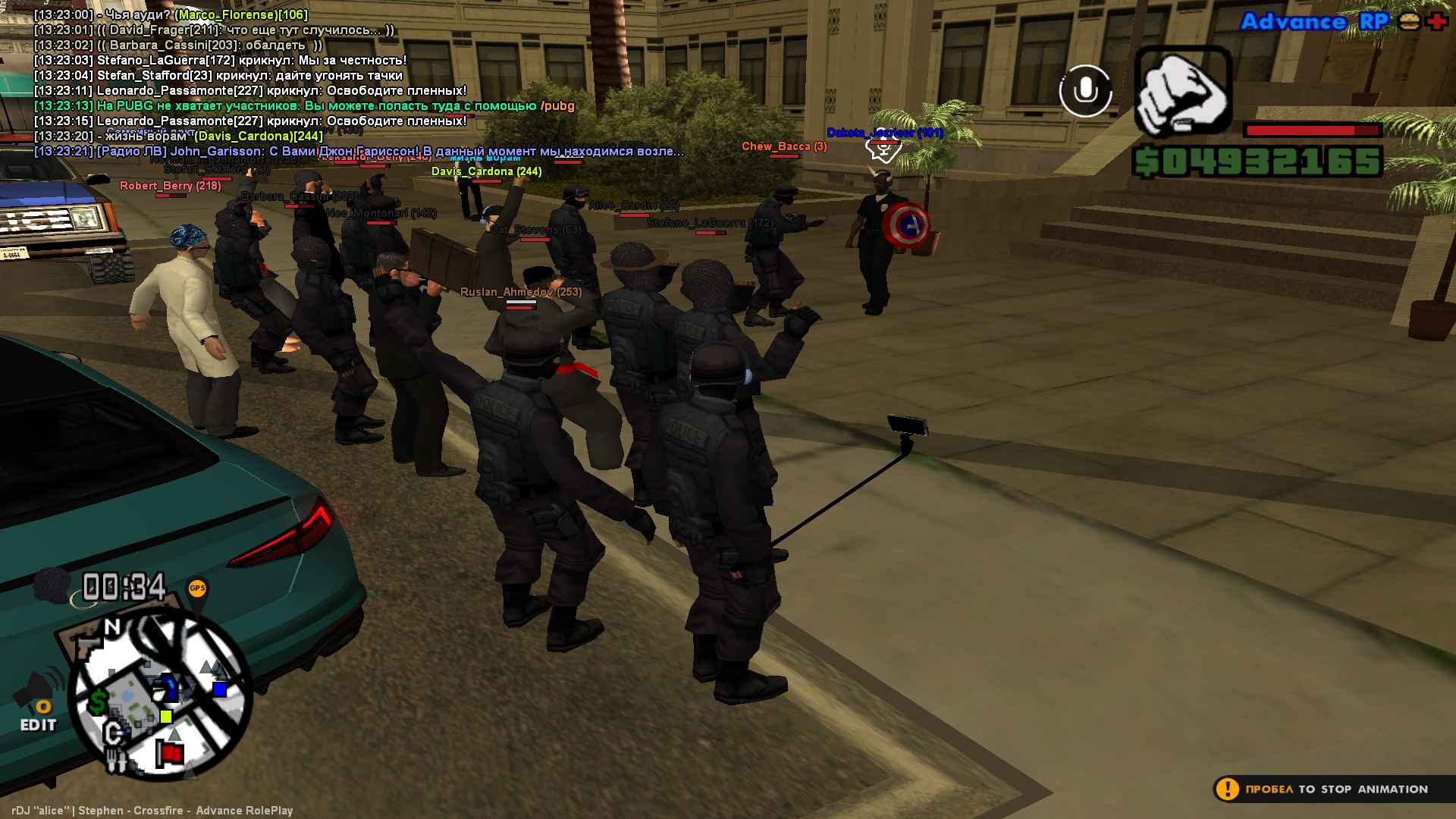
Task: Click the fork and knife minimap marker
Action: (x=116, y=759)
